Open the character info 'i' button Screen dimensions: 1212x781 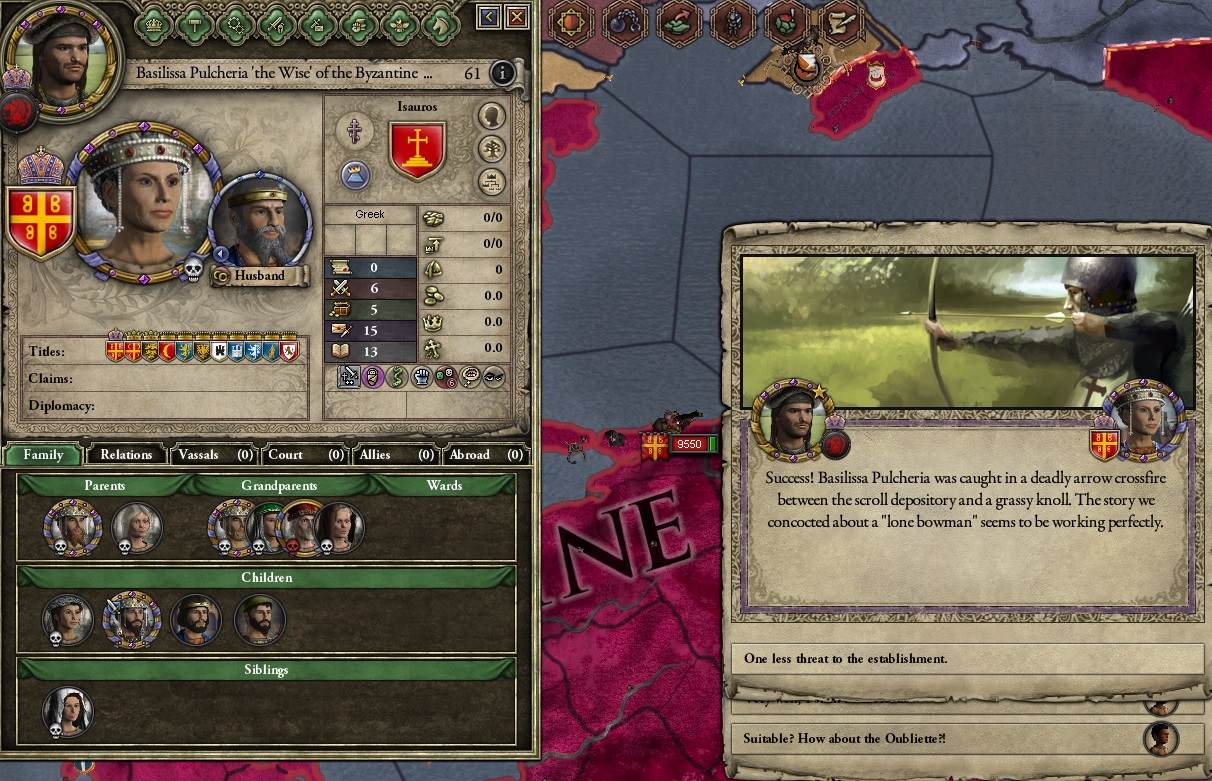tap(502, 73)
